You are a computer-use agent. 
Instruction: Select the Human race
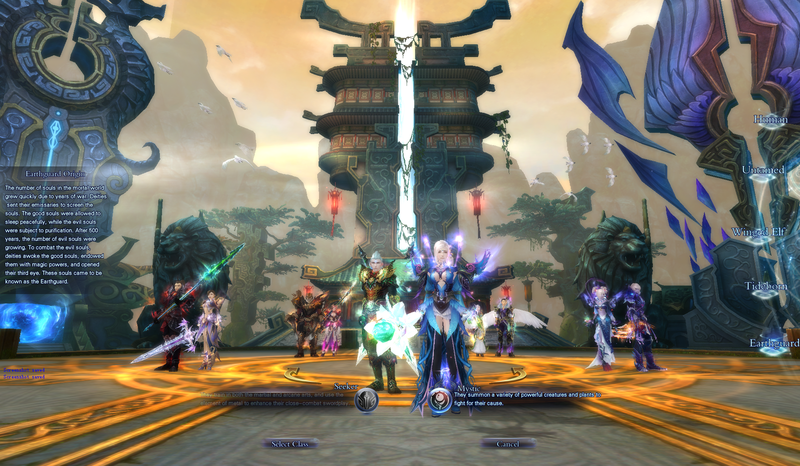click(x=770, y=118)
